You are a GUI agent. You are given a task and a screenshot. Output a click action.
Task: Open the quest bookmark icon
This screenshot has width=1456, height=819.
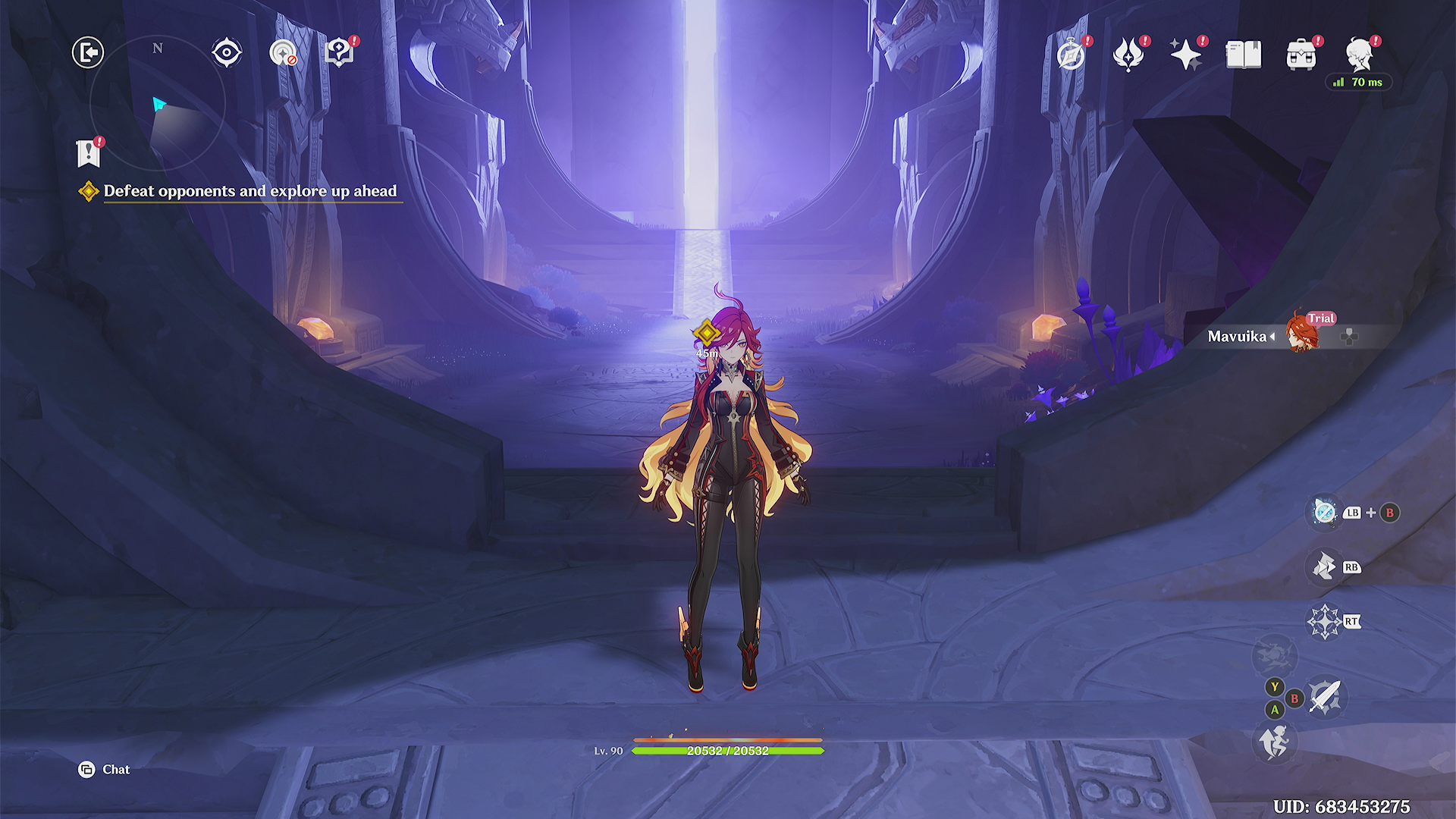[x=89, y=153]
